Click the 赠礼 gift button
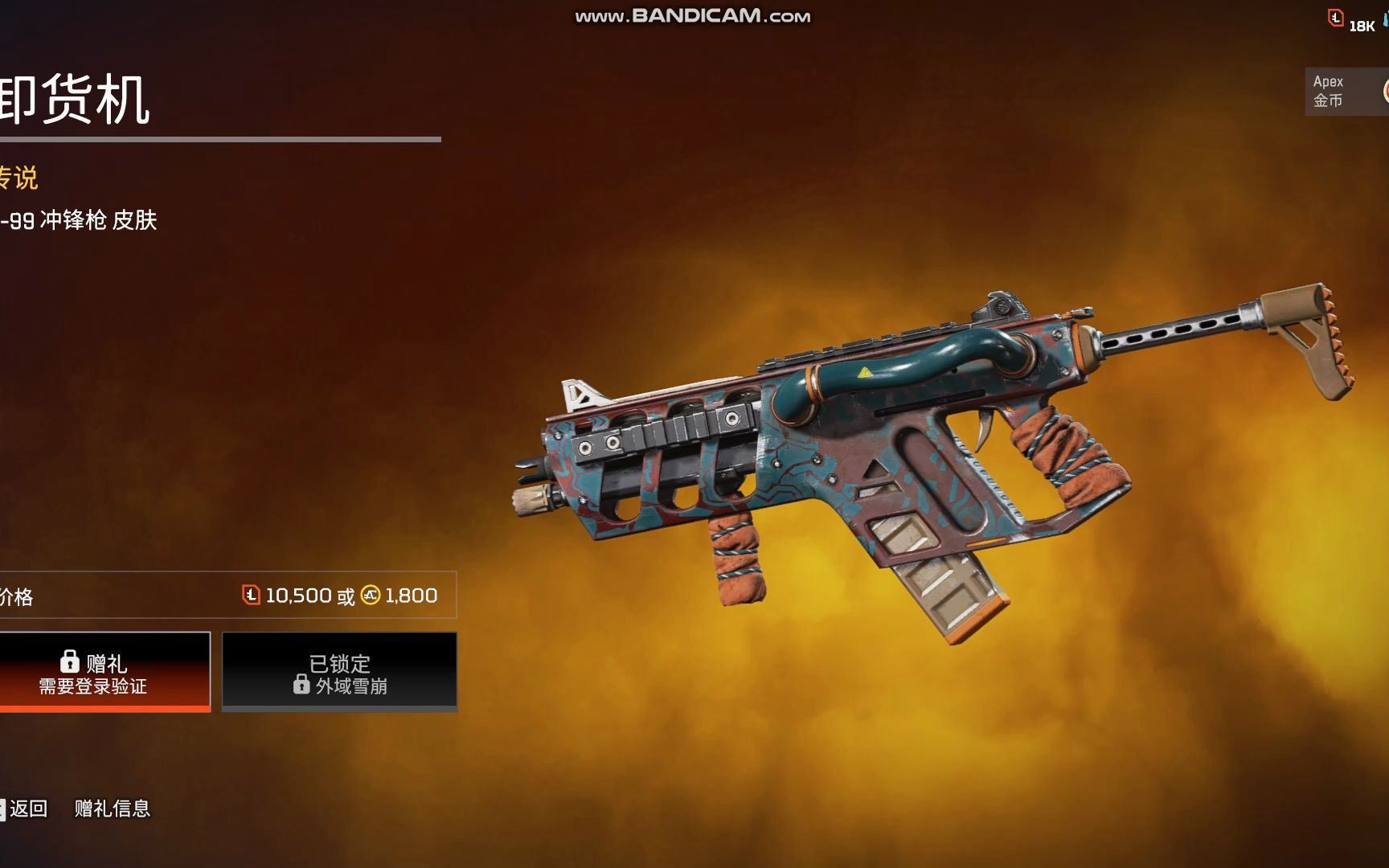The image size is (1389, 868). tap(104, 672)
